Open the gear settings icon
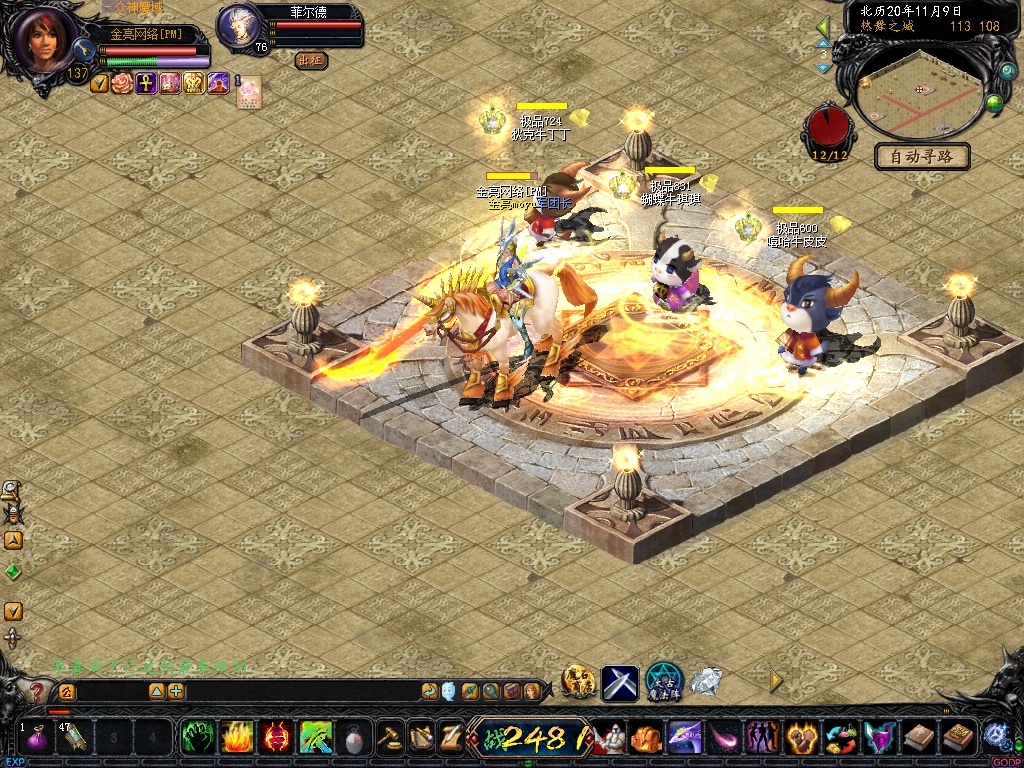The width and height of the screenshot is (1024, 768). point(995,735)
